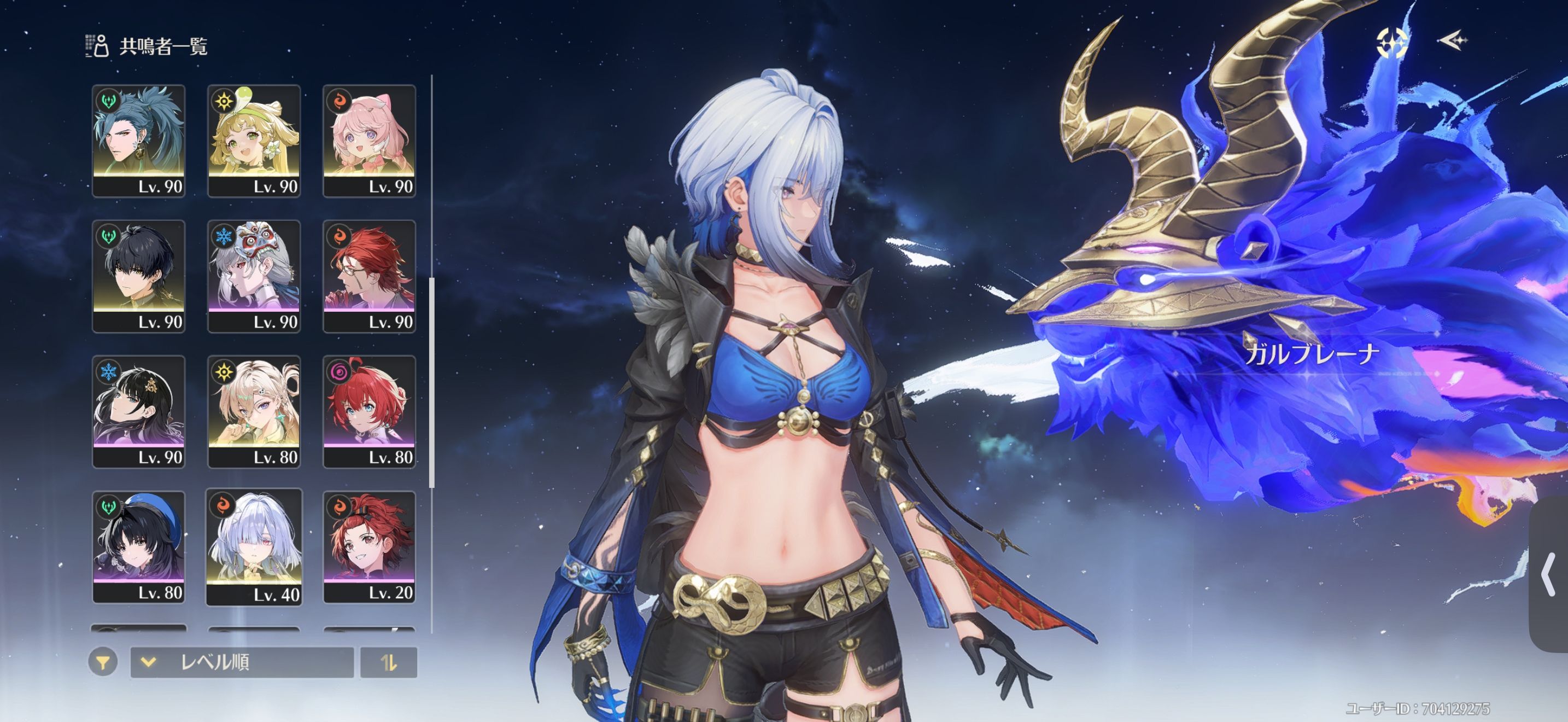Image resolution: width=1568 pixels, height=722 pixels.
Task: Select the long black-haired ice-element Lv. 90 resonator
Action: pos(138,411)
